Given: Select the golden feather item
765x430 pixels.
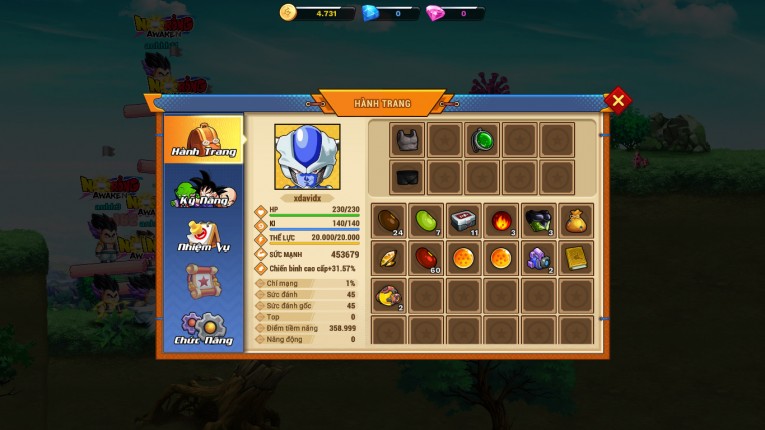Looking at the screenshot, I should (388, 258).
